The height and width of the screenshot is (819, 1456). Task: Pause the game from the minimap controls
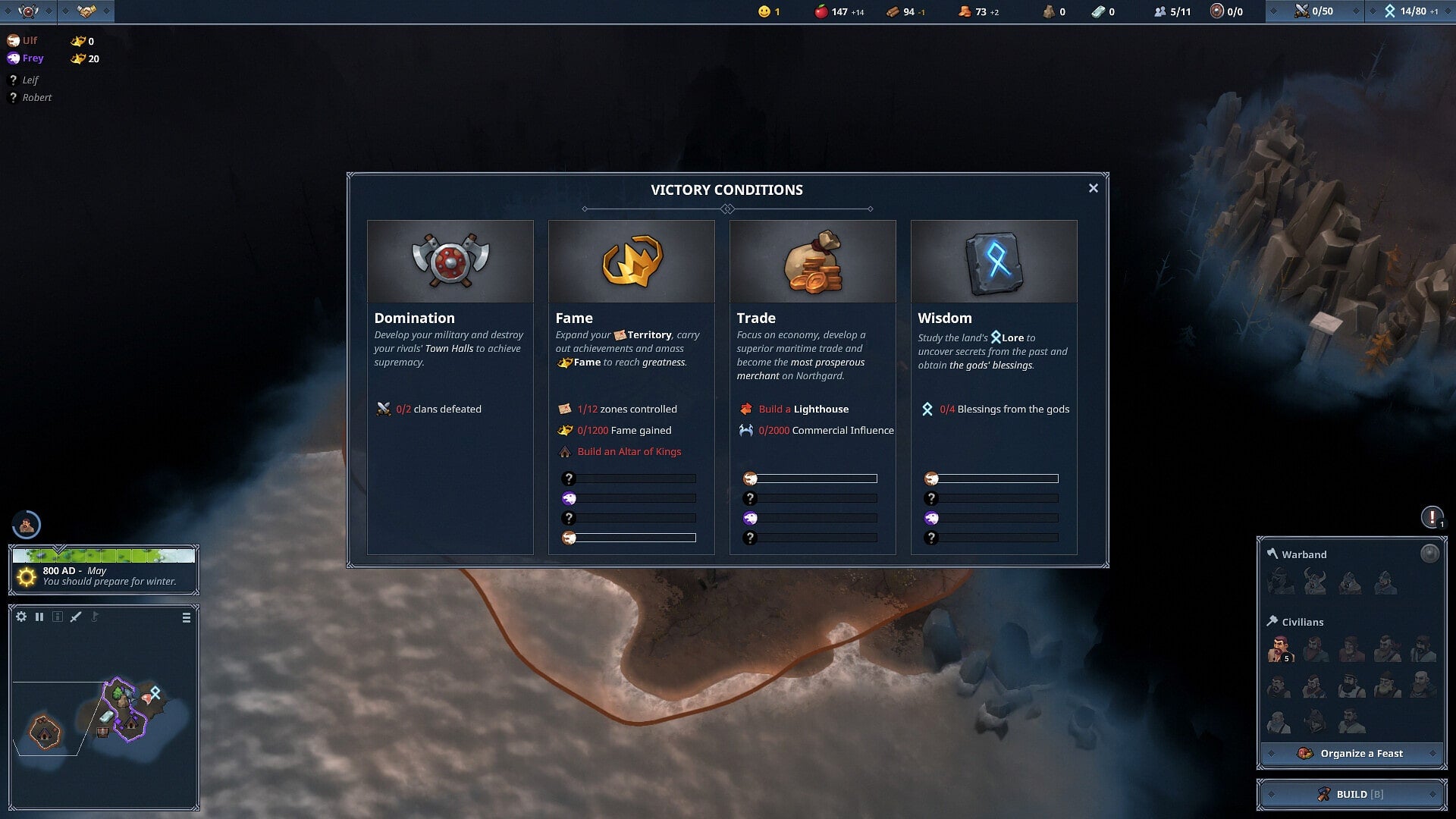coord(39,617)
